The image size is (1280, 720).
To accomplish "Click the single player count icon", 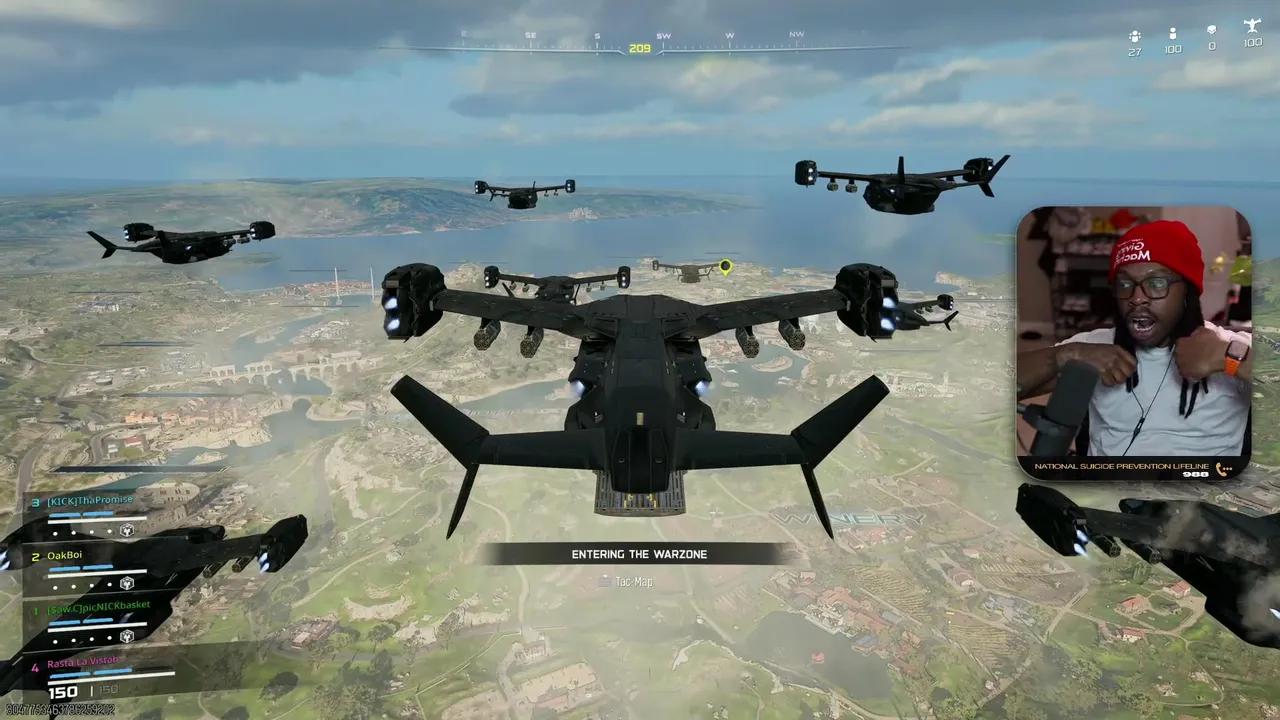I will coord(1172,34).
